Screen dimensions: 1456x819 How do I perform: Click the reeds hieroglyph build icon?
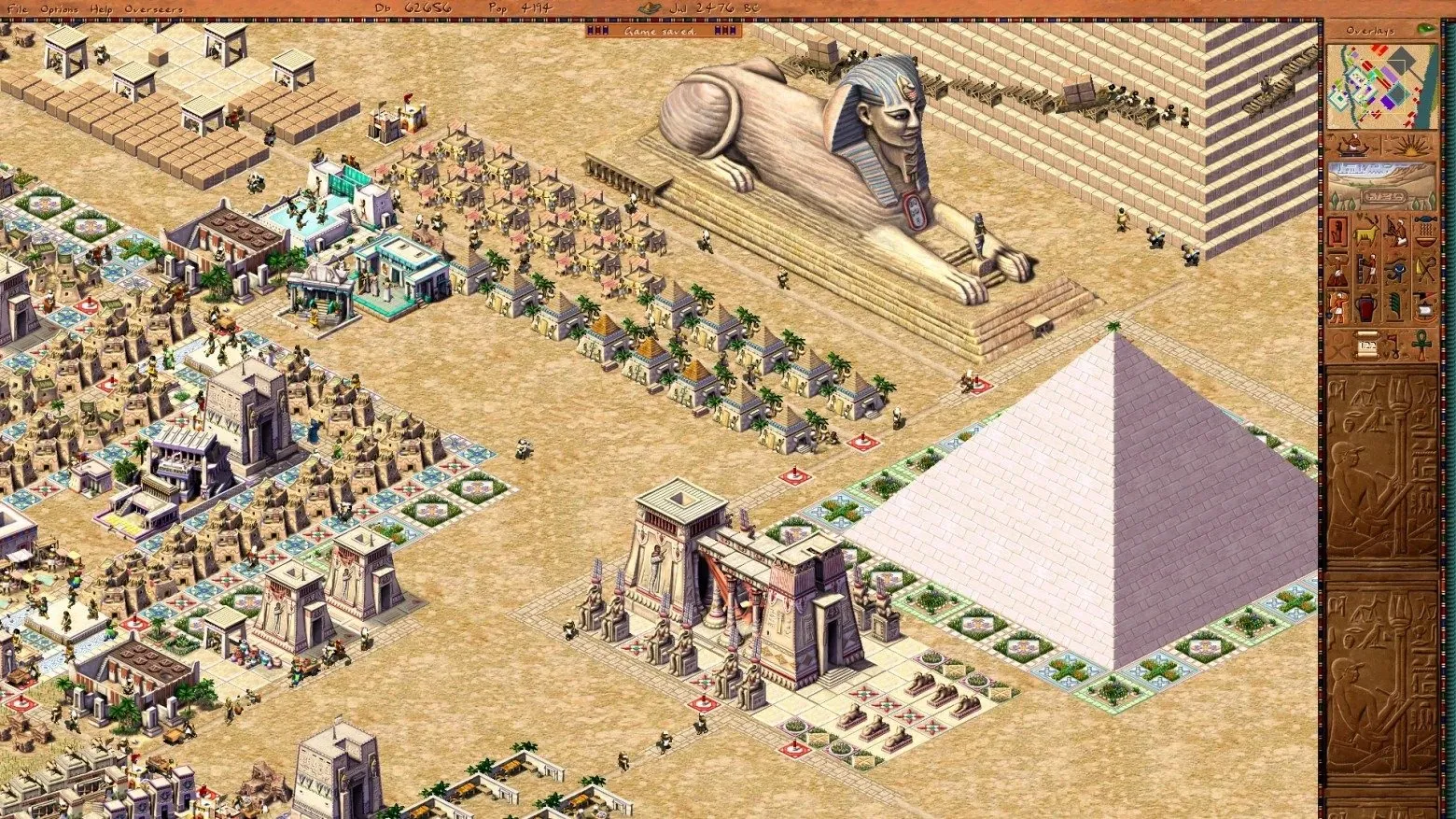1394,304
